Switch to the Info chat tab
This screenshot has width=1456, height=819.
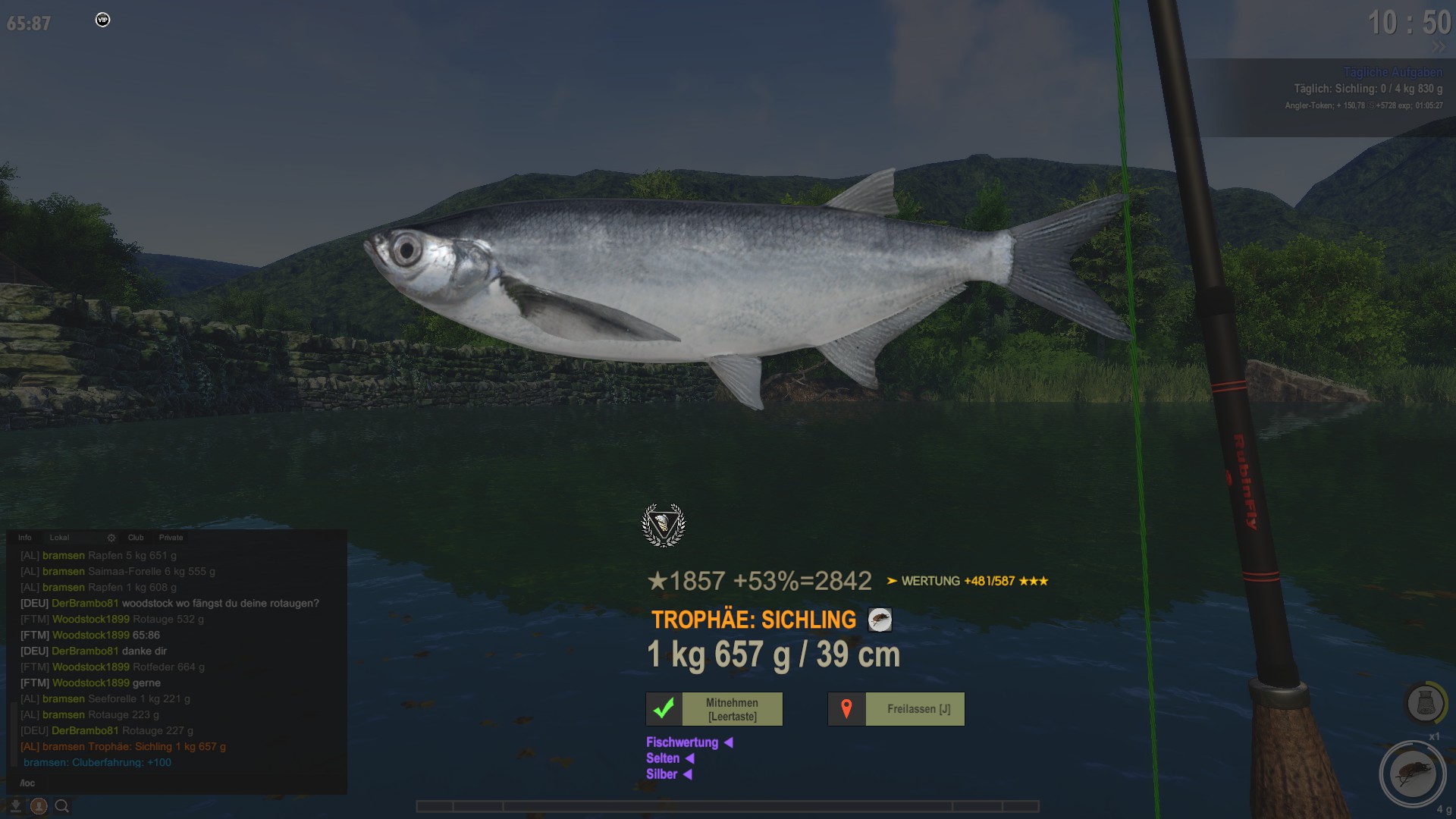tap(25, 538)
